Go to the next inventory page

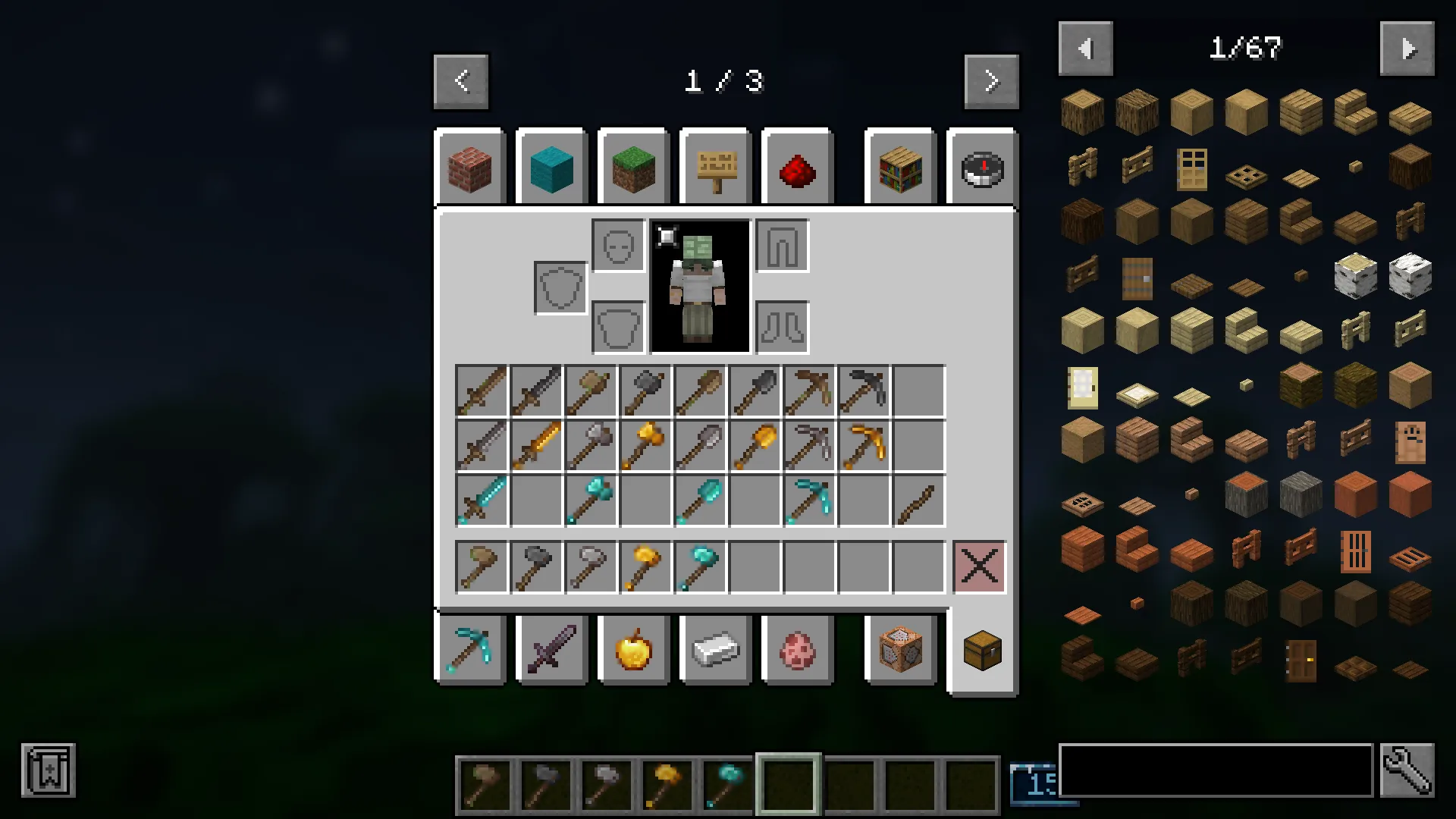[991, 81]
